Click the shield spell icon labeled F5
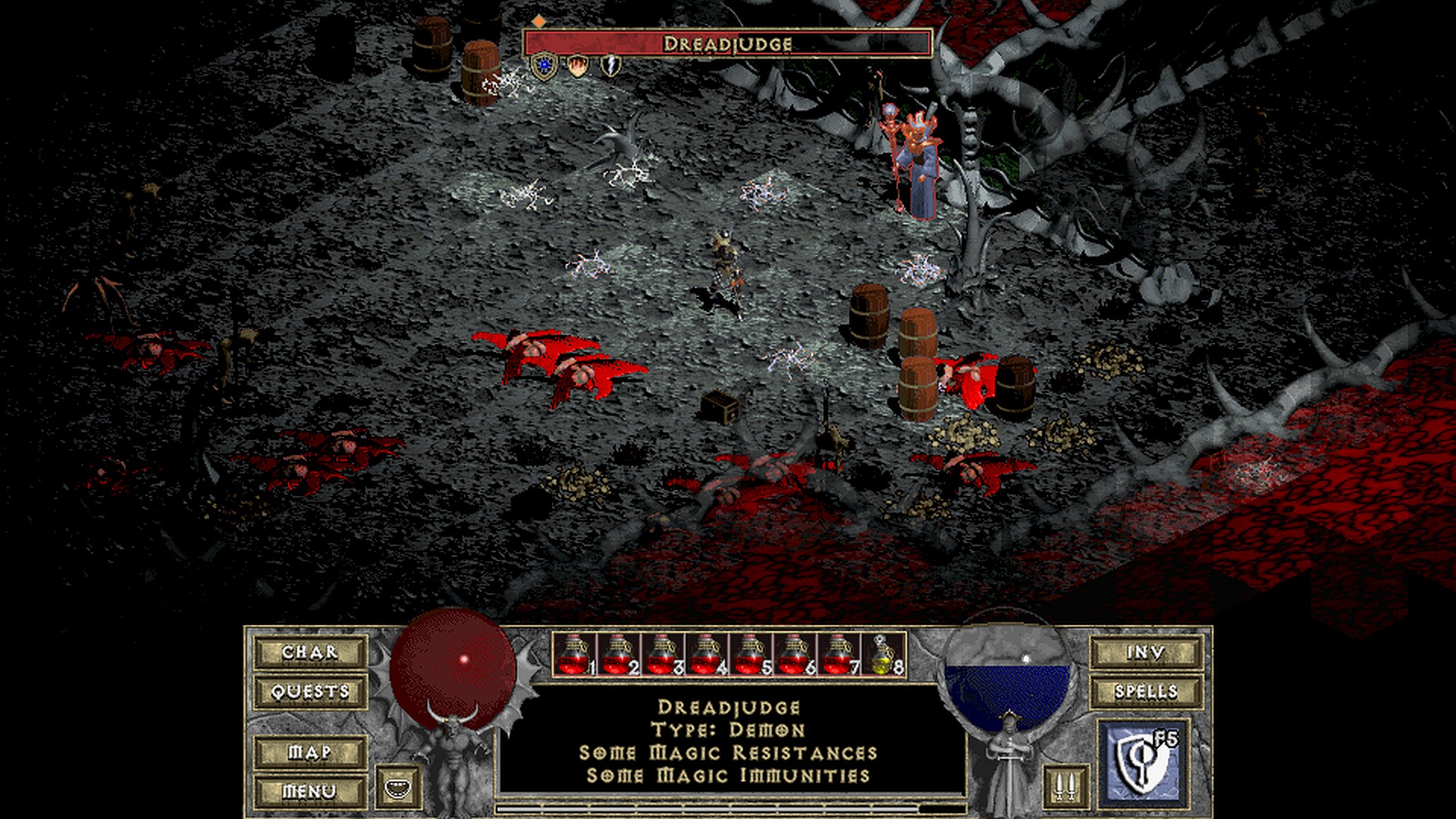This screenshot has height=819, width=1456. [1143, 761]
